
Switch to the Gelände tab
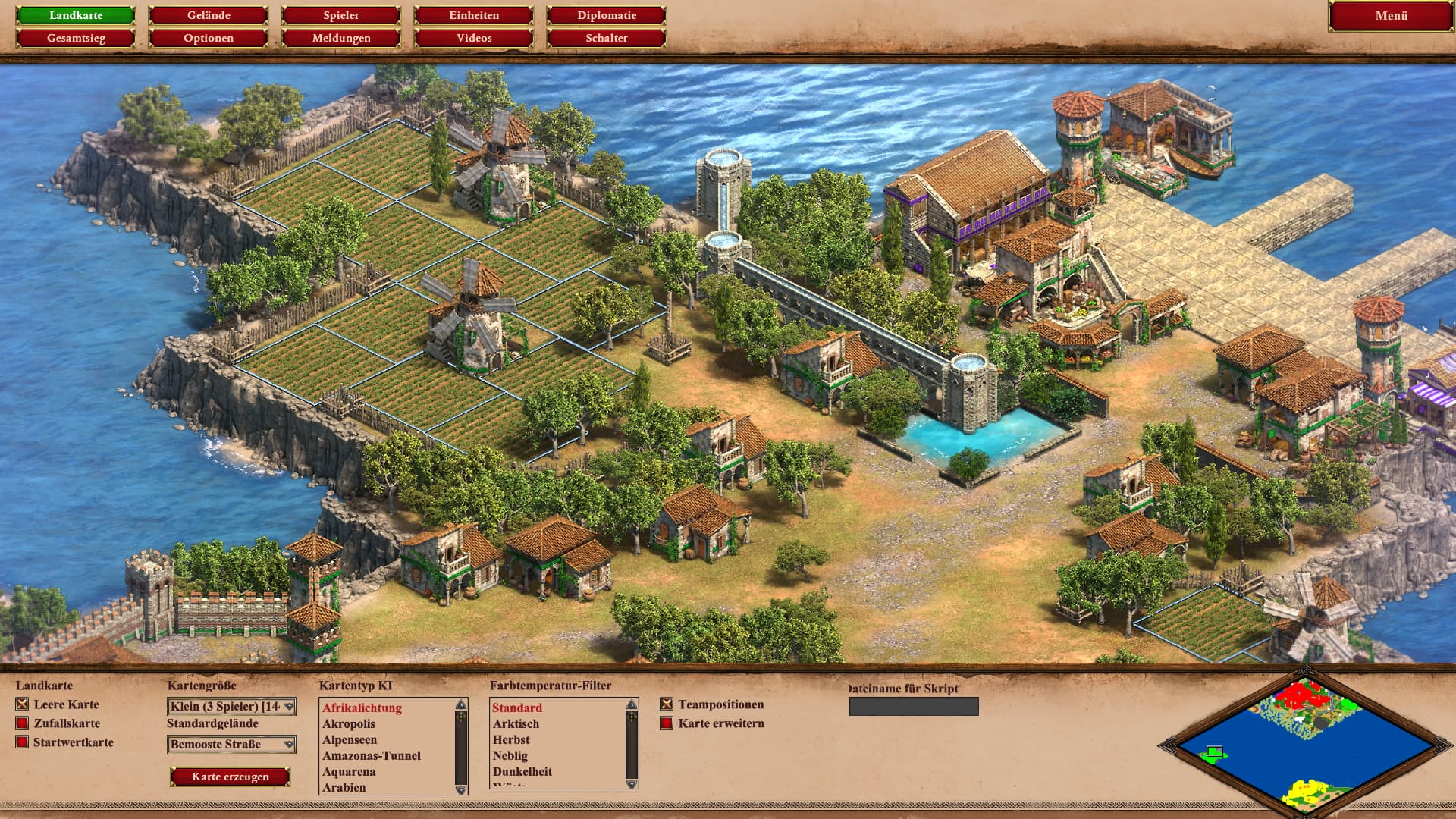(x=209, y=15)
